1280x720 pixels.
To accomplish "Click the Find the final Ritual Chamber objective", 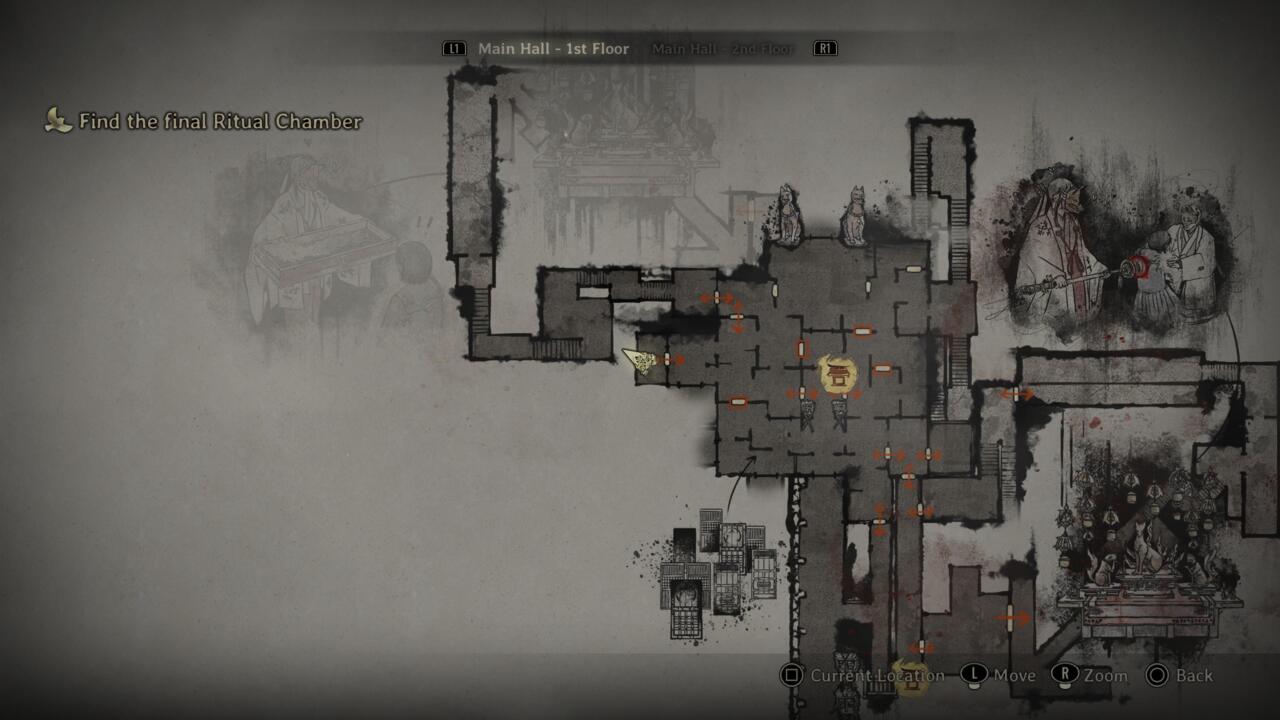I will click(220, 122).
